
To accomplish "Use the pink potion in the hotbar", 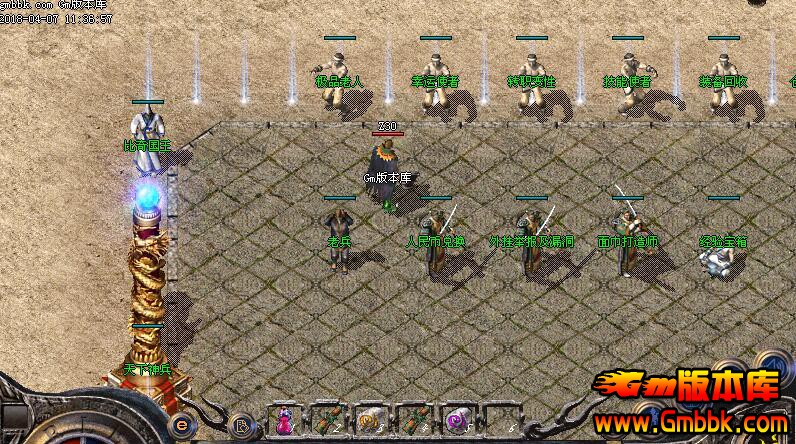I will pyautogui.click(x=285, y=420).
